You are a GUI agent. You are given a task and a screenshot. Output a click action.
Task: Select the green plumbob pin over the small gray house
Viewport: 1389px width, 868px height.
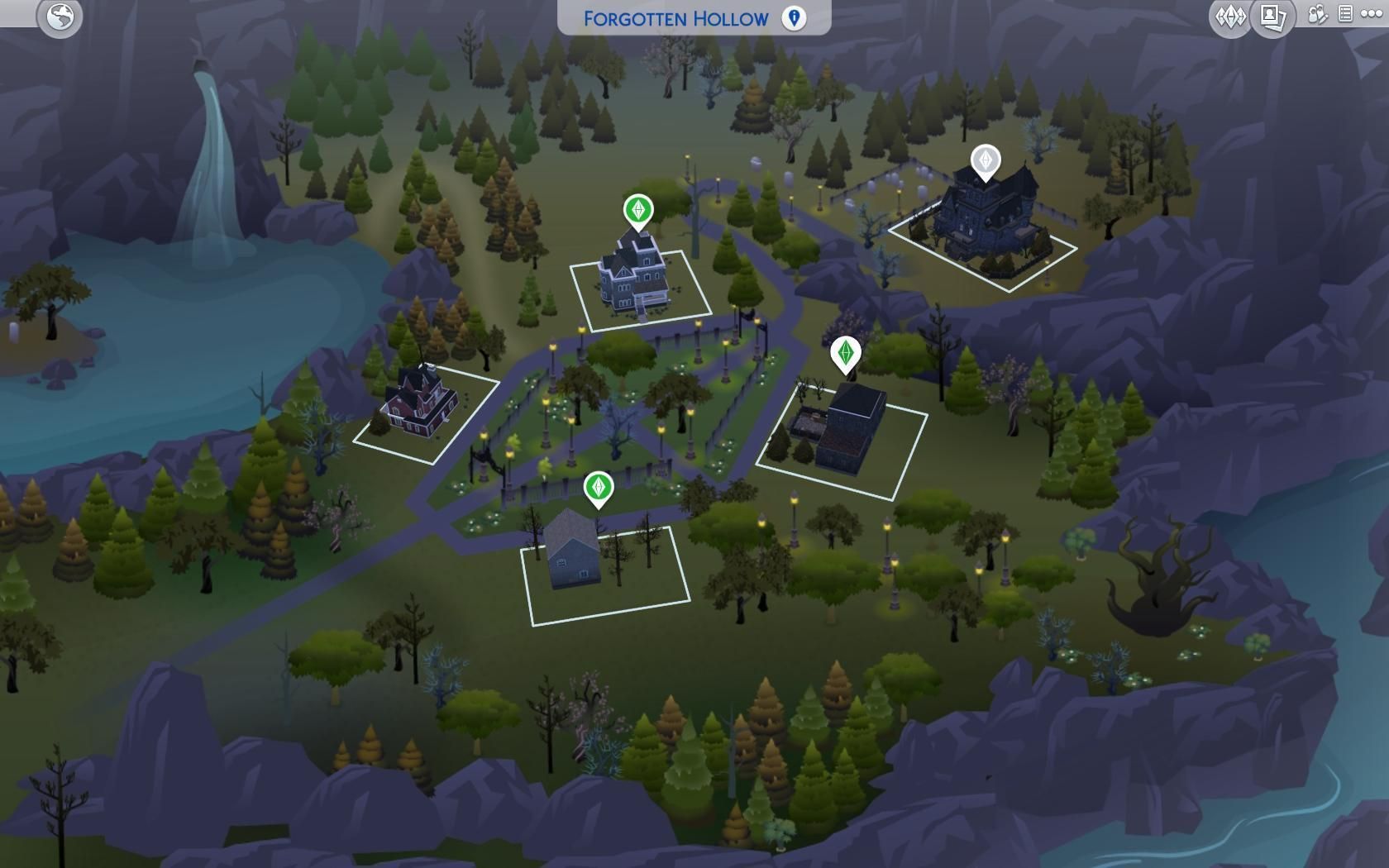[x=598, y=487]
